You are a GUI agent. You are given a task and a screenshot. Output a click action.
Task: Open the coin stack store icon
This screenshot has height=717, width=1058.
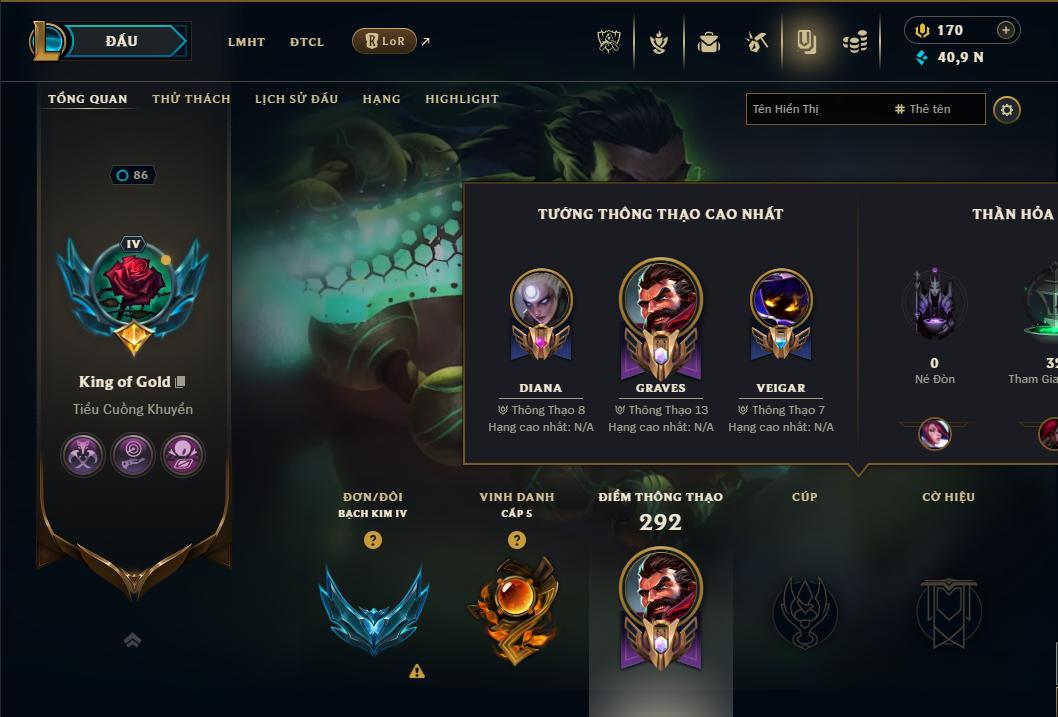click(x=854, y=42)
